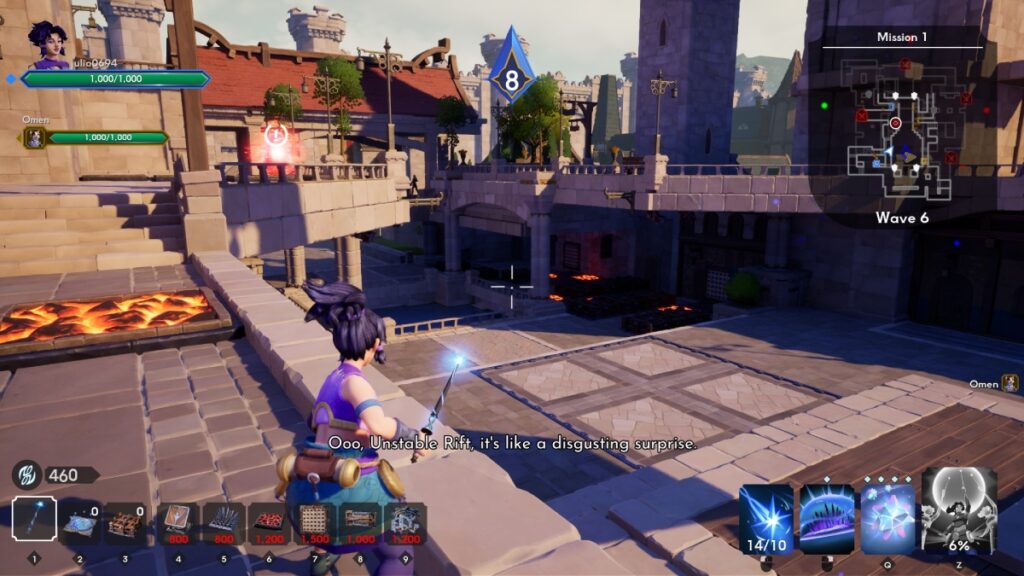Trigger the crystal shard Q ability
The width and height of the screenshot is (1024, 576).
(888, 517)
